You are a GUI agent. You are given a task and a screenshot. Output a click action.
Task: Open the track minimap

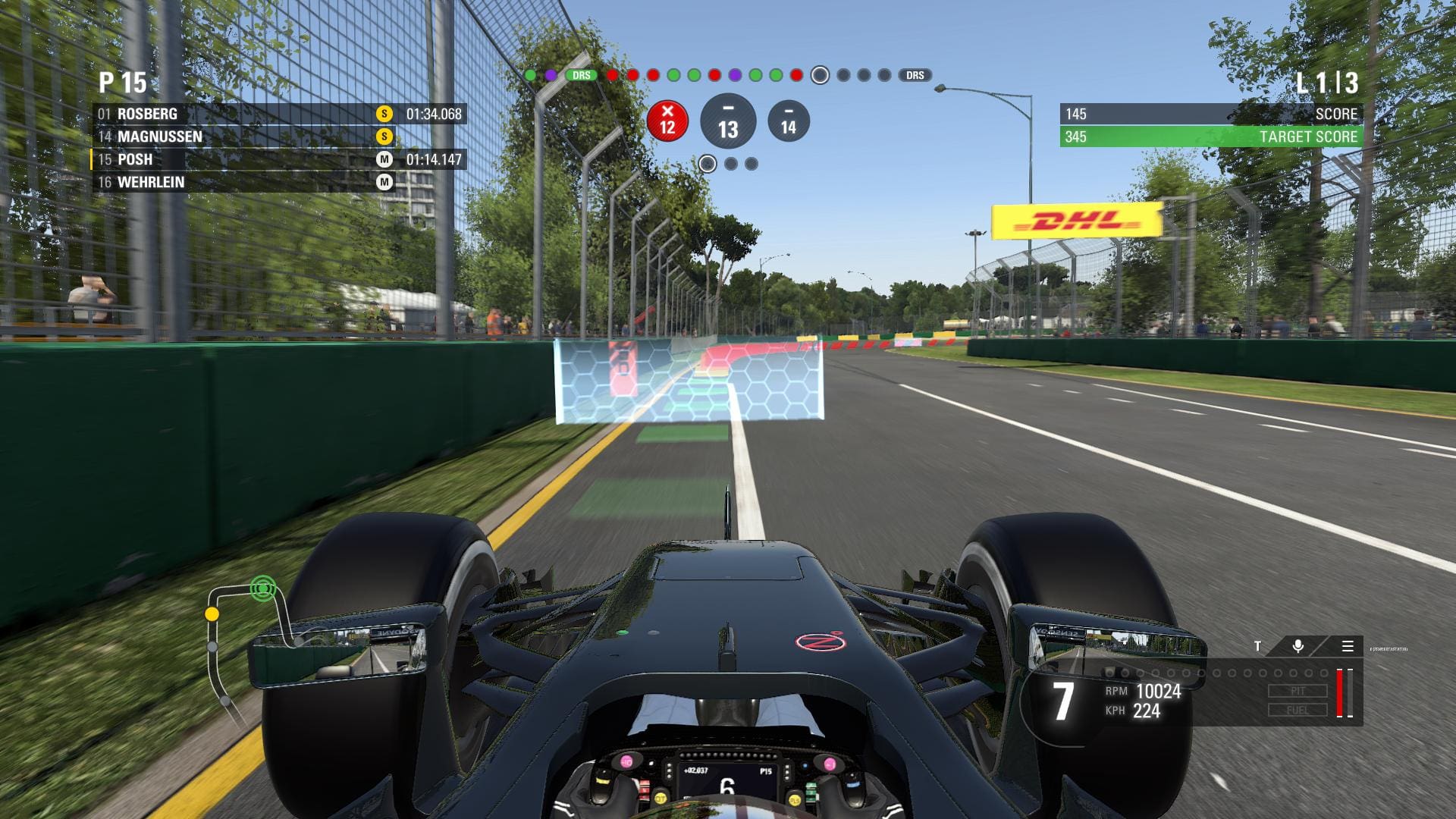coord(243,645)
